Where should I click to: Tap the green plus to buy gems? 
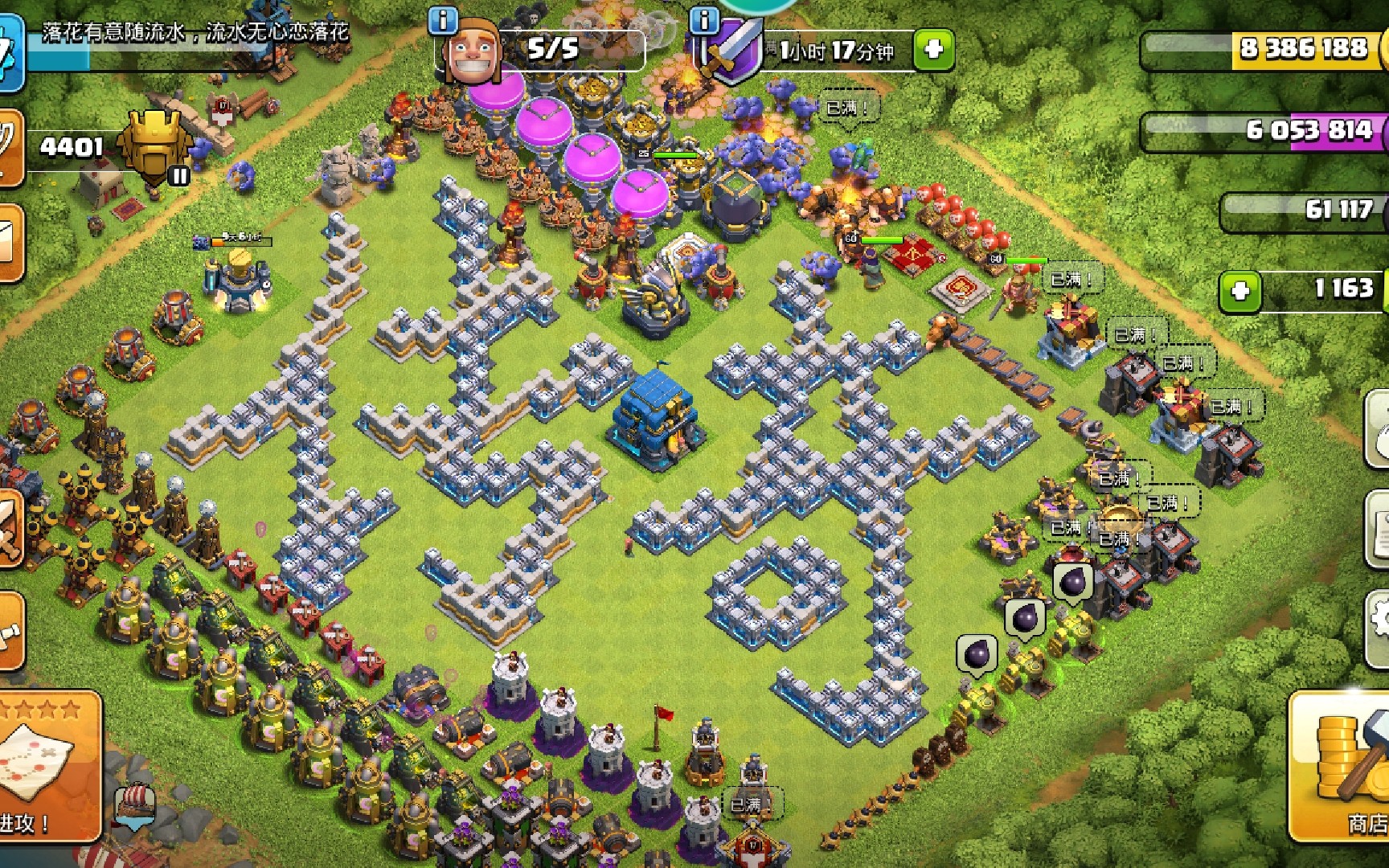[x=1240, y=291]
